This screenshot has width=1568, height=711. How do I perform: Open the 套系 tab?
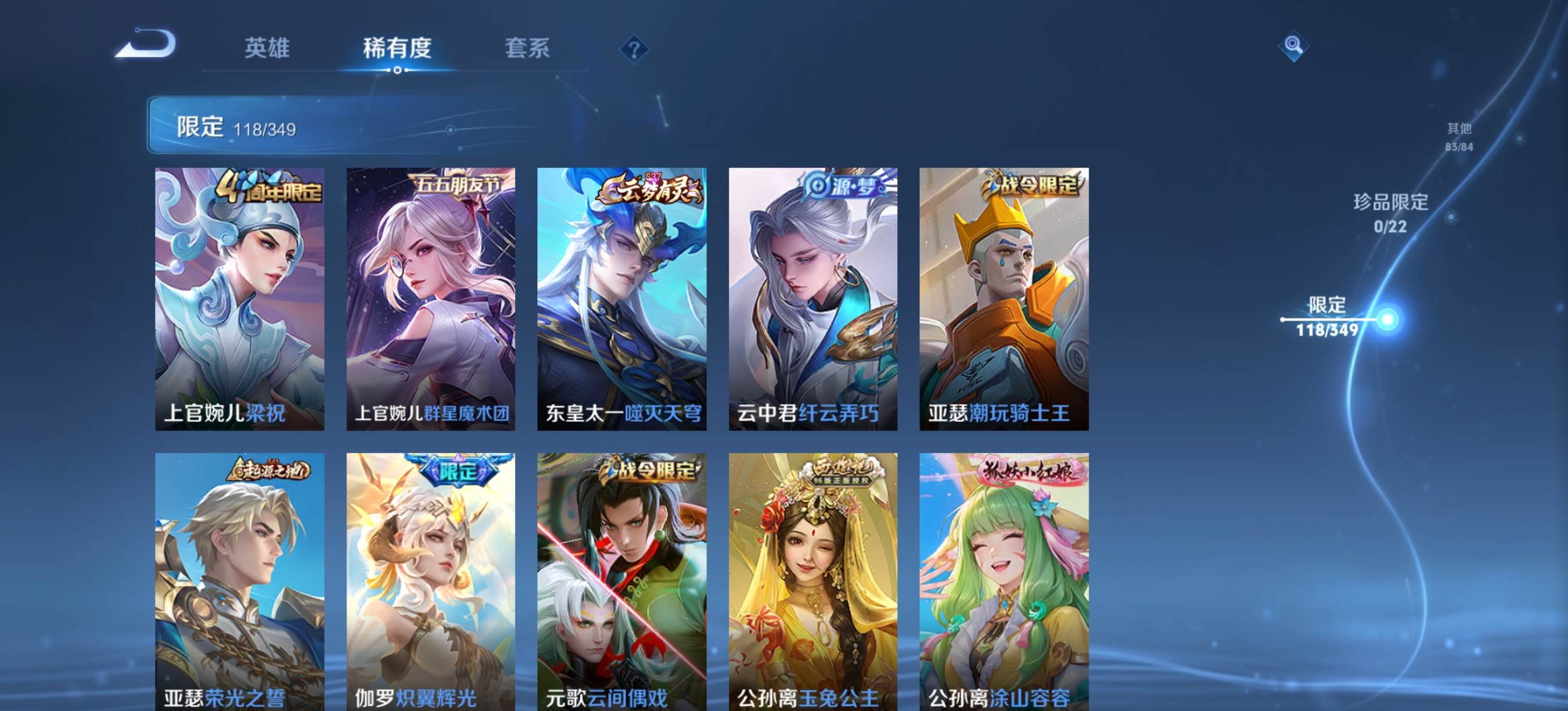point(527,48)
